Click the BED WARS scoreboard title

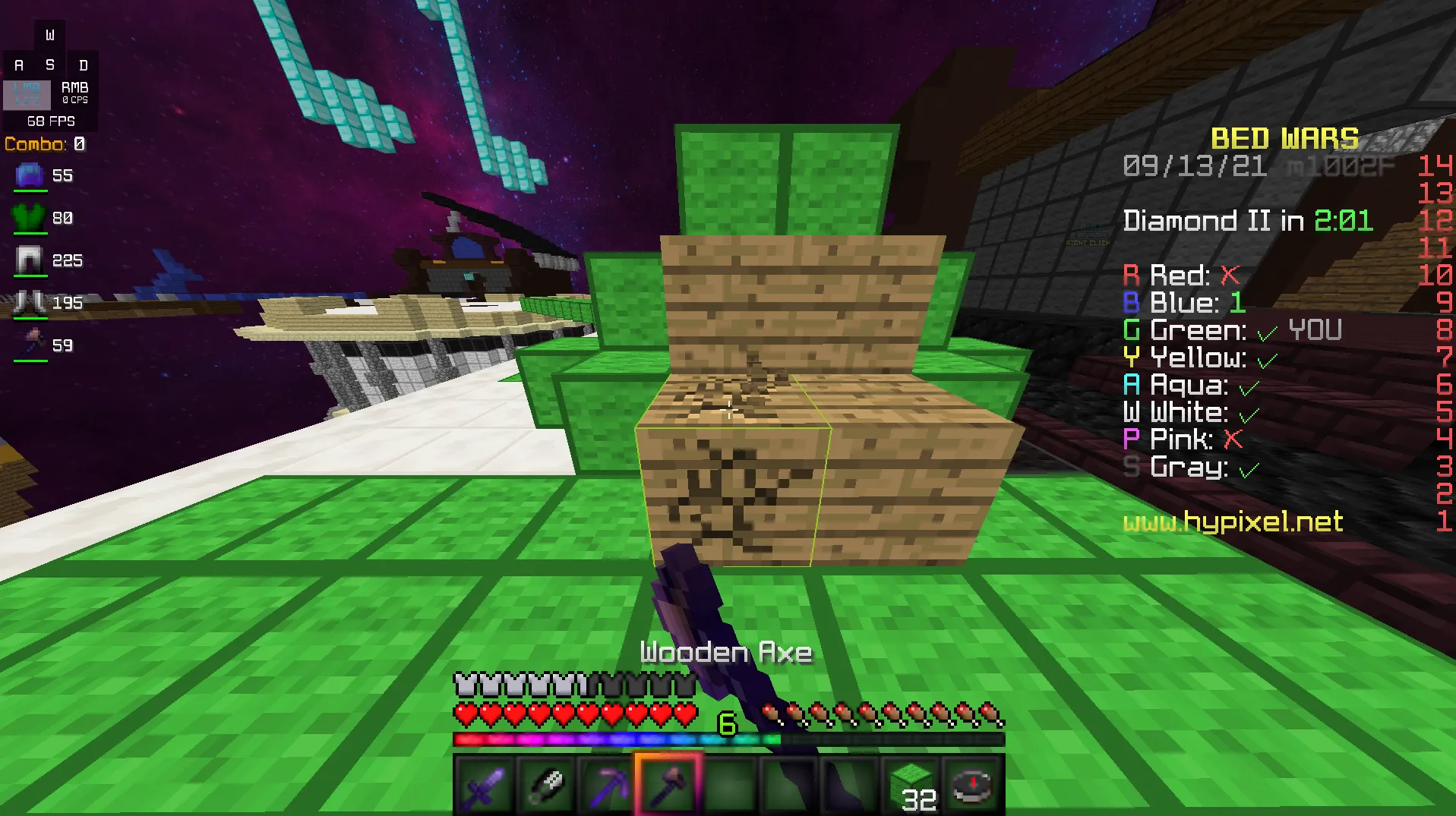(1284, 138)
